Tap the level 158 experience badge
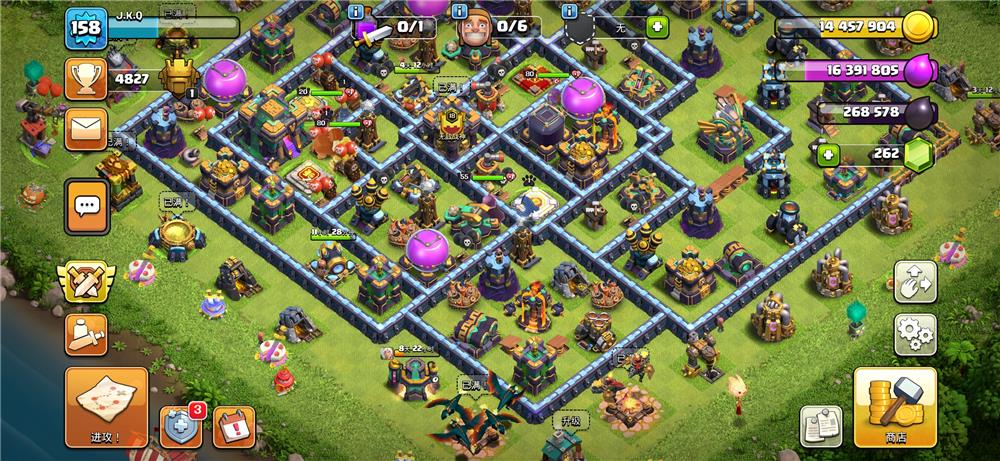 [x=87, y=29]
